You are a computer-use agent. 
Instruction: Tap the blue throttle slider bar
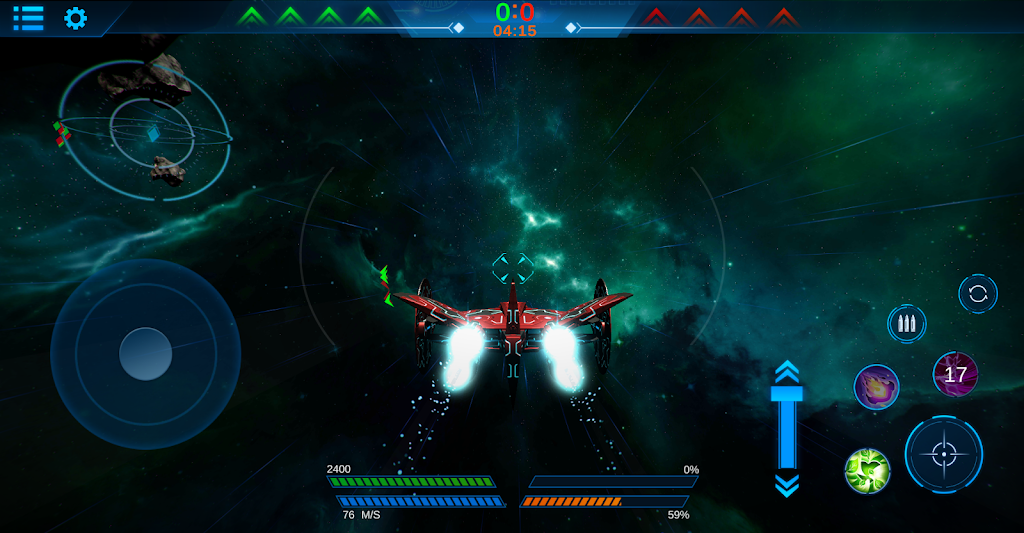pyautogui.click(x=787, y=430)
